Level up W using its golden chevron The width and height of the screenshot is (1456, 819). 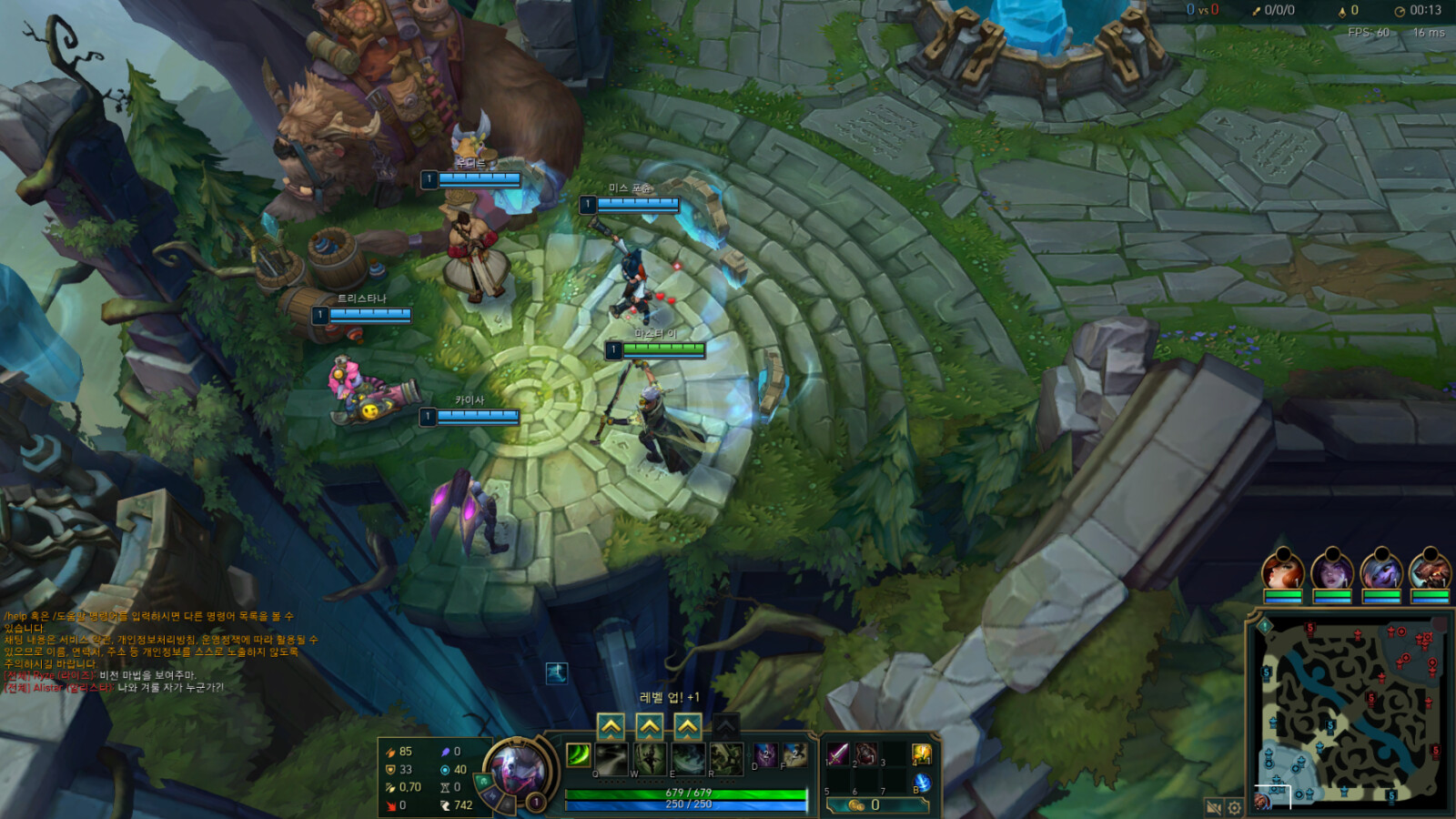tap(649, 724)
